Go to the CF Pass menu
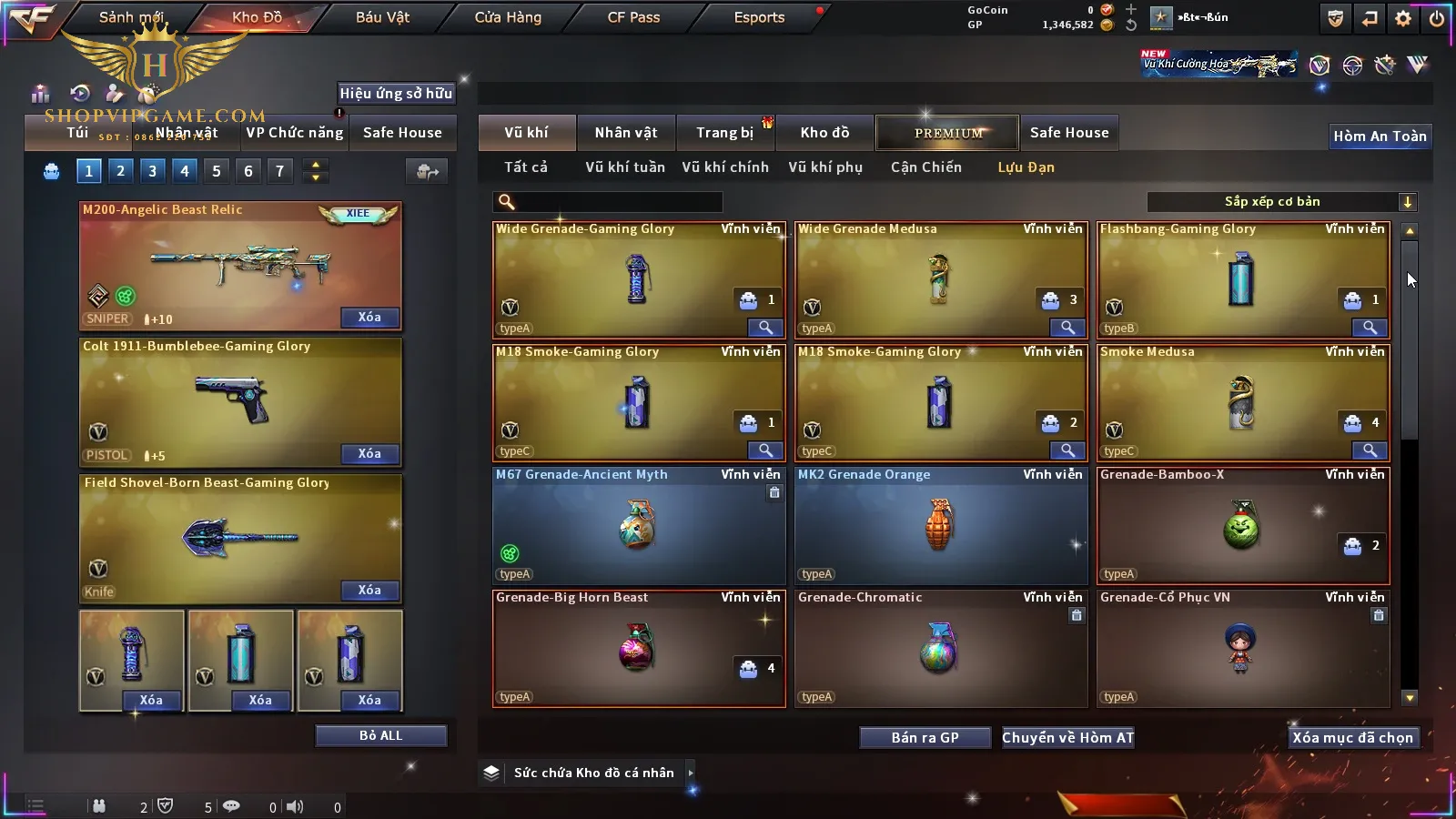 [633, 17]
